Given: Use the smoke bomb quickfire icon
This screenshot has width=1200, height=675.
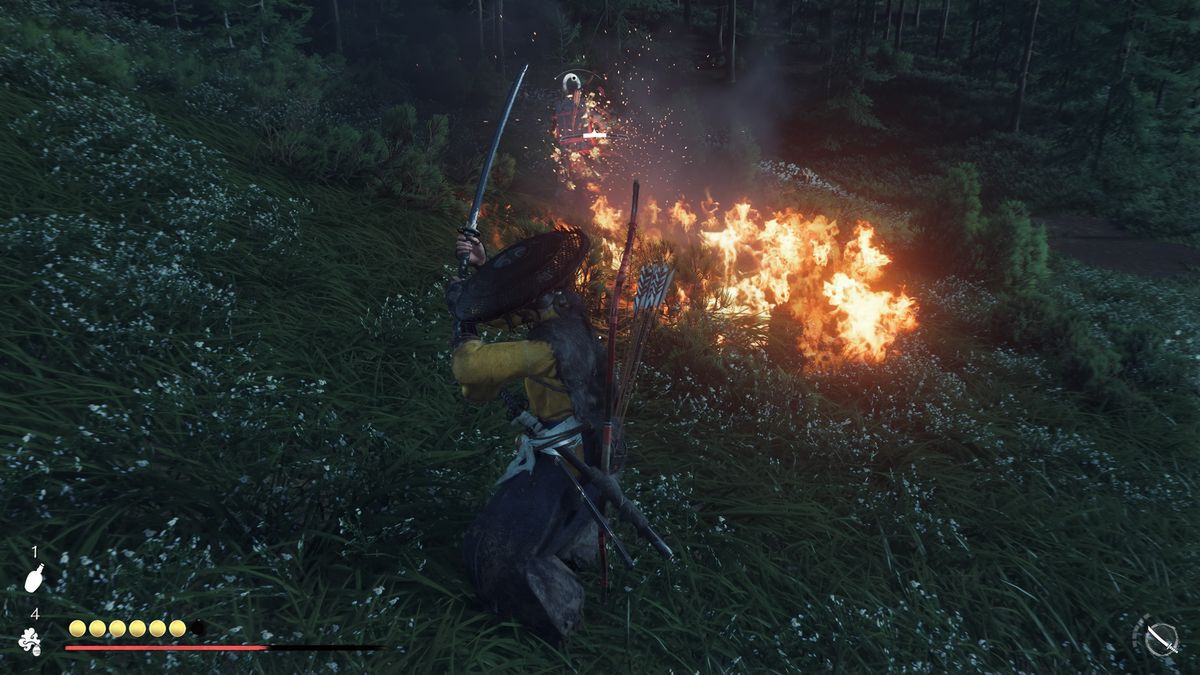Looking at the screenshot, I should click(31, 641).
